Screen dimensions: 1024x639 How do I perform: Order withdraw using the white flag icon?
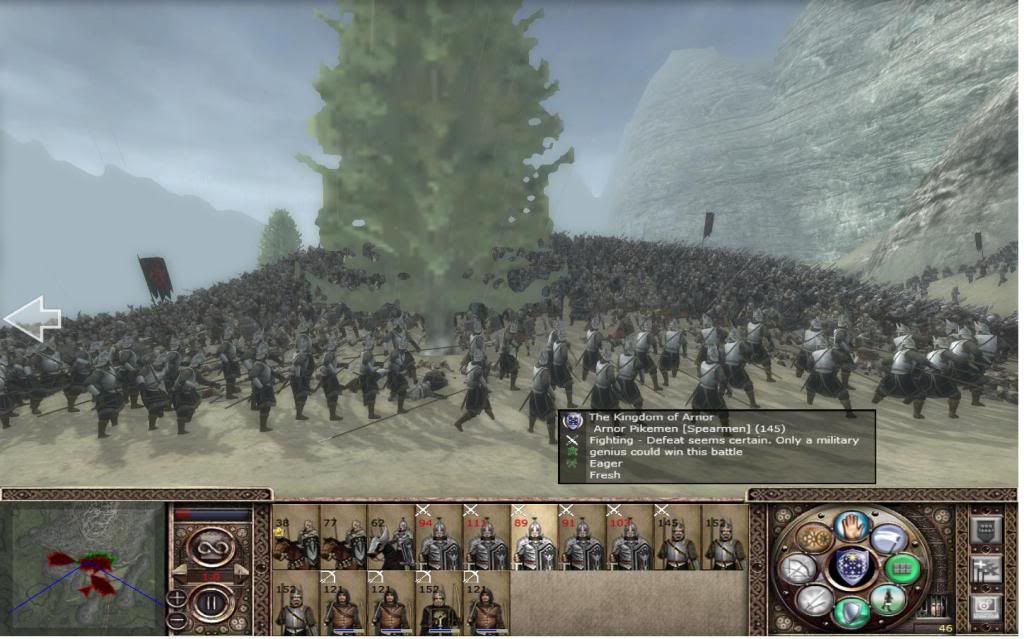click(891, 539)
